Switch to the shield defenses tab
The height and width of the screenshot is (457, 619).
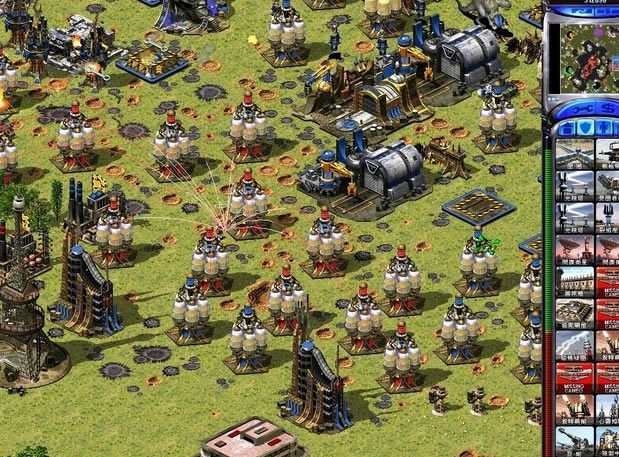585,128
